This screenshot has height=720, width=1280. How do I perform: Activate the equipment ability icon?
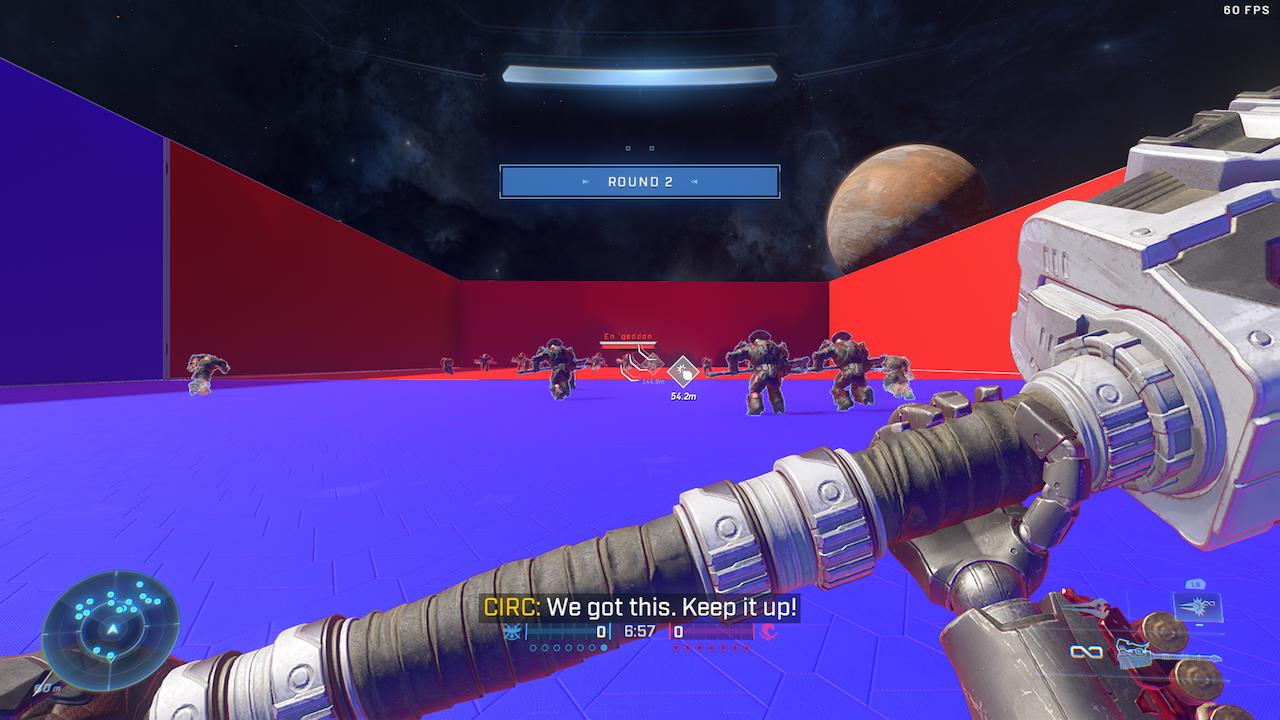coord(1195,605)
